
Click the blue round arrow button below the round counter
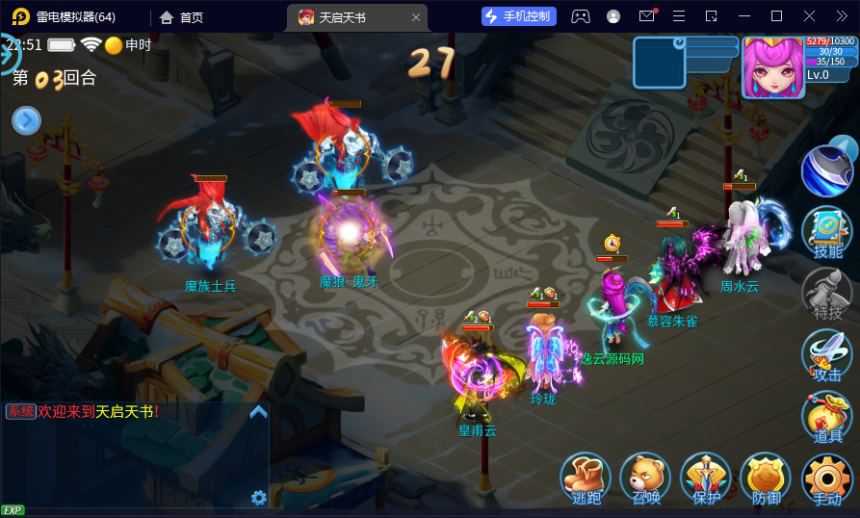[x=26, y=121]
